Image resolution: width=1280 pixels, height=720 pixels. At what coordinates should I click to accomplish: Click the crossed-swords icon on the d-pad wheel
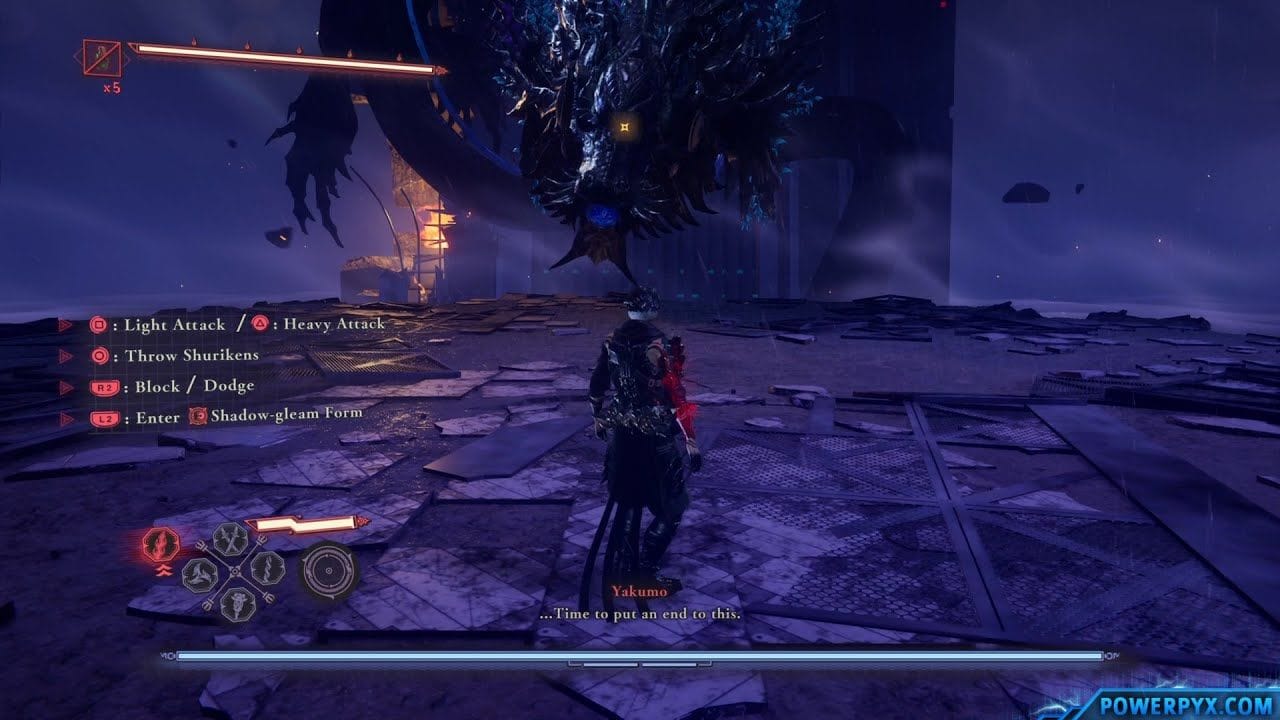228,539
